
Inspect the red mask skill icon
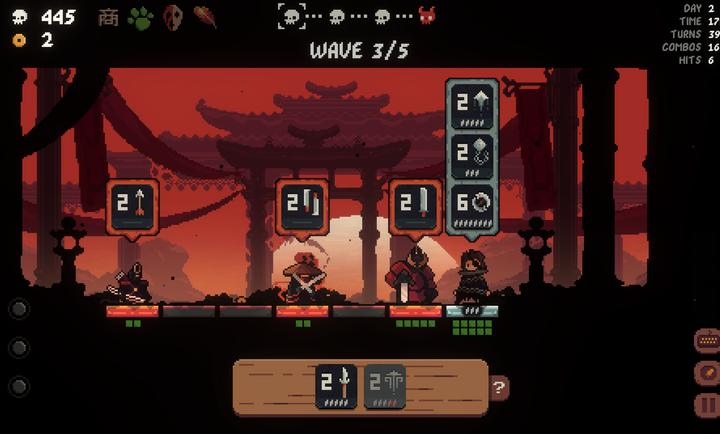[173, 17]
